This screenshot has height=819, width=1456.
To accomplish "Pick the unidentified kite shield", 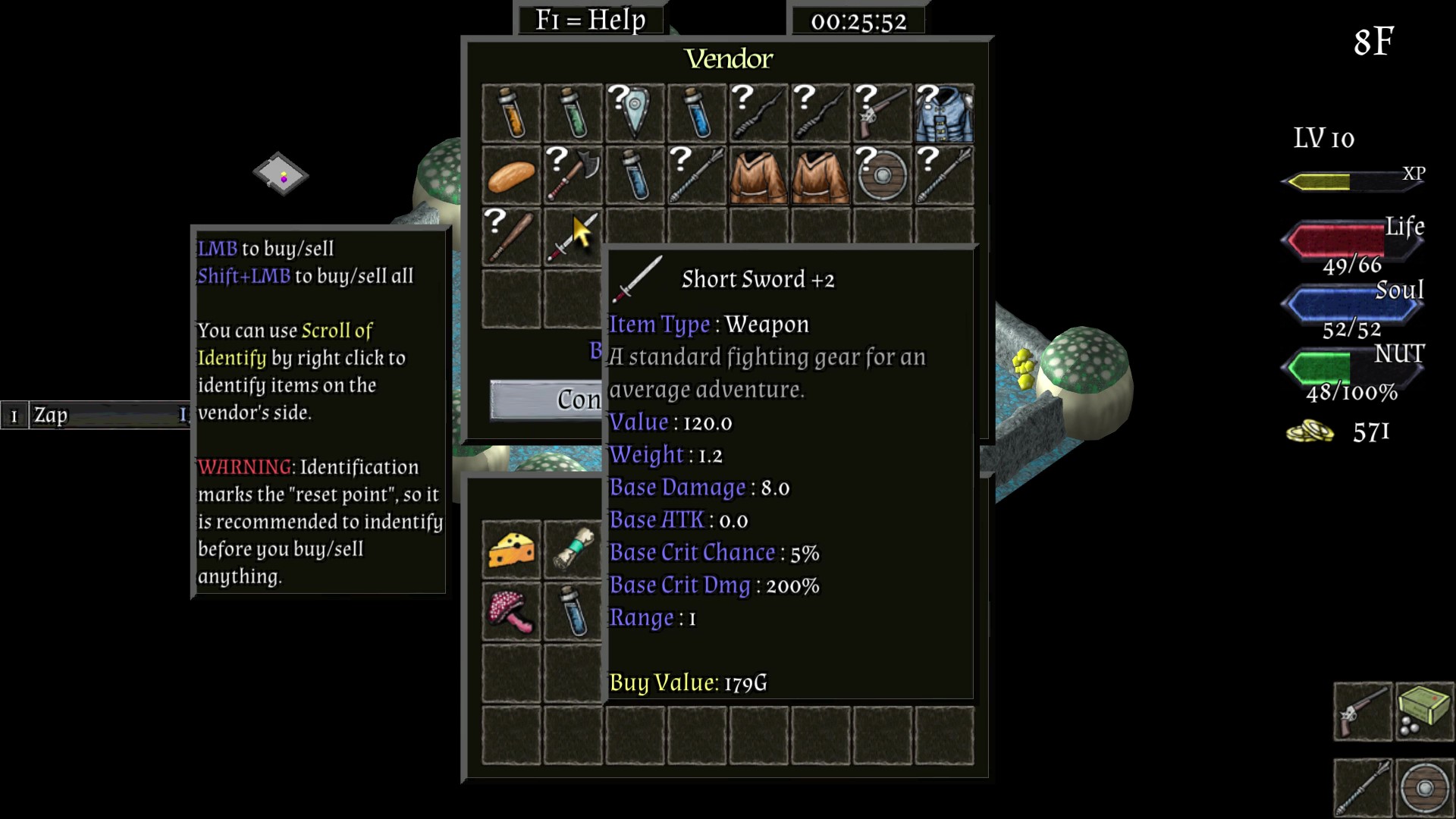I will tap(635, 114).
